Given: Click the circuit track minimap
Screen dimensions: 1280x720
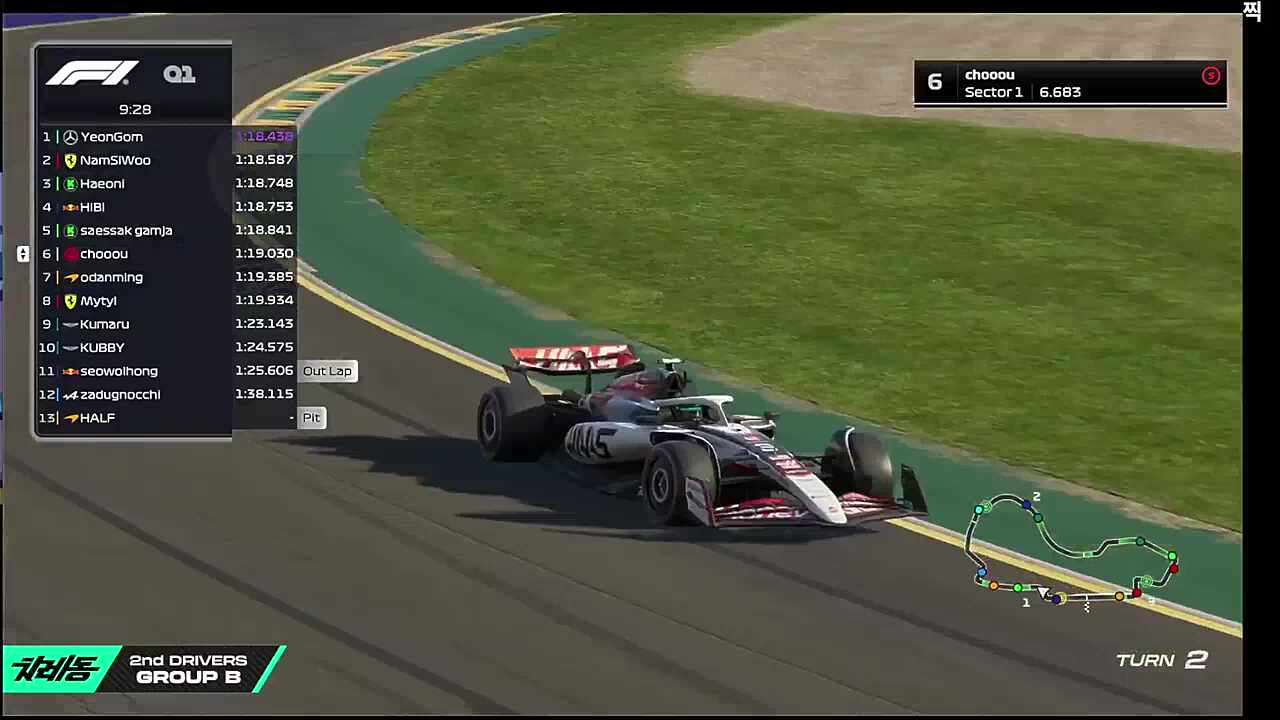Looking at the screenshot, I should click(1075, 551).
